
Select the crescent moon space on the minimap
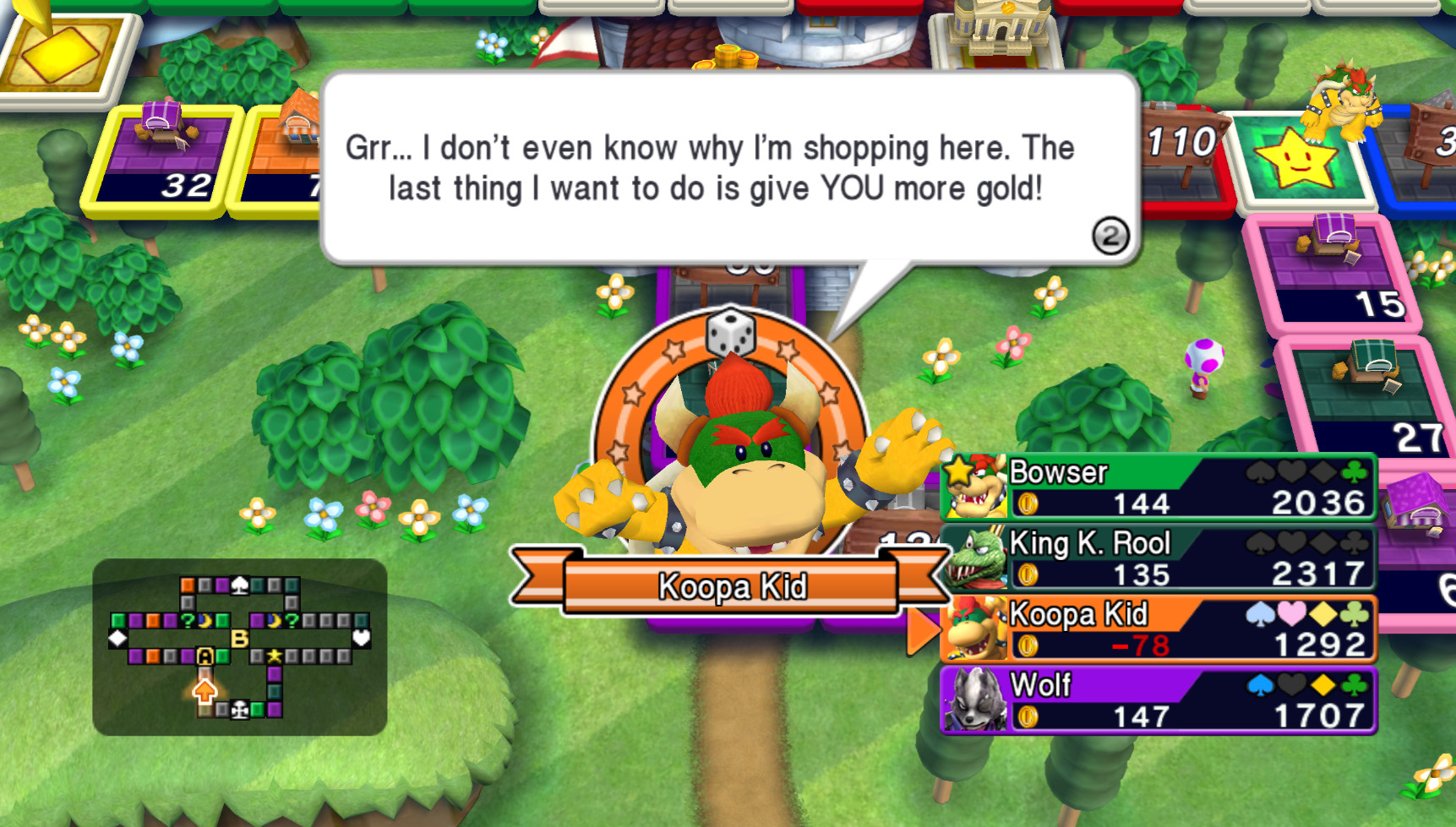[x=206, y=621]
